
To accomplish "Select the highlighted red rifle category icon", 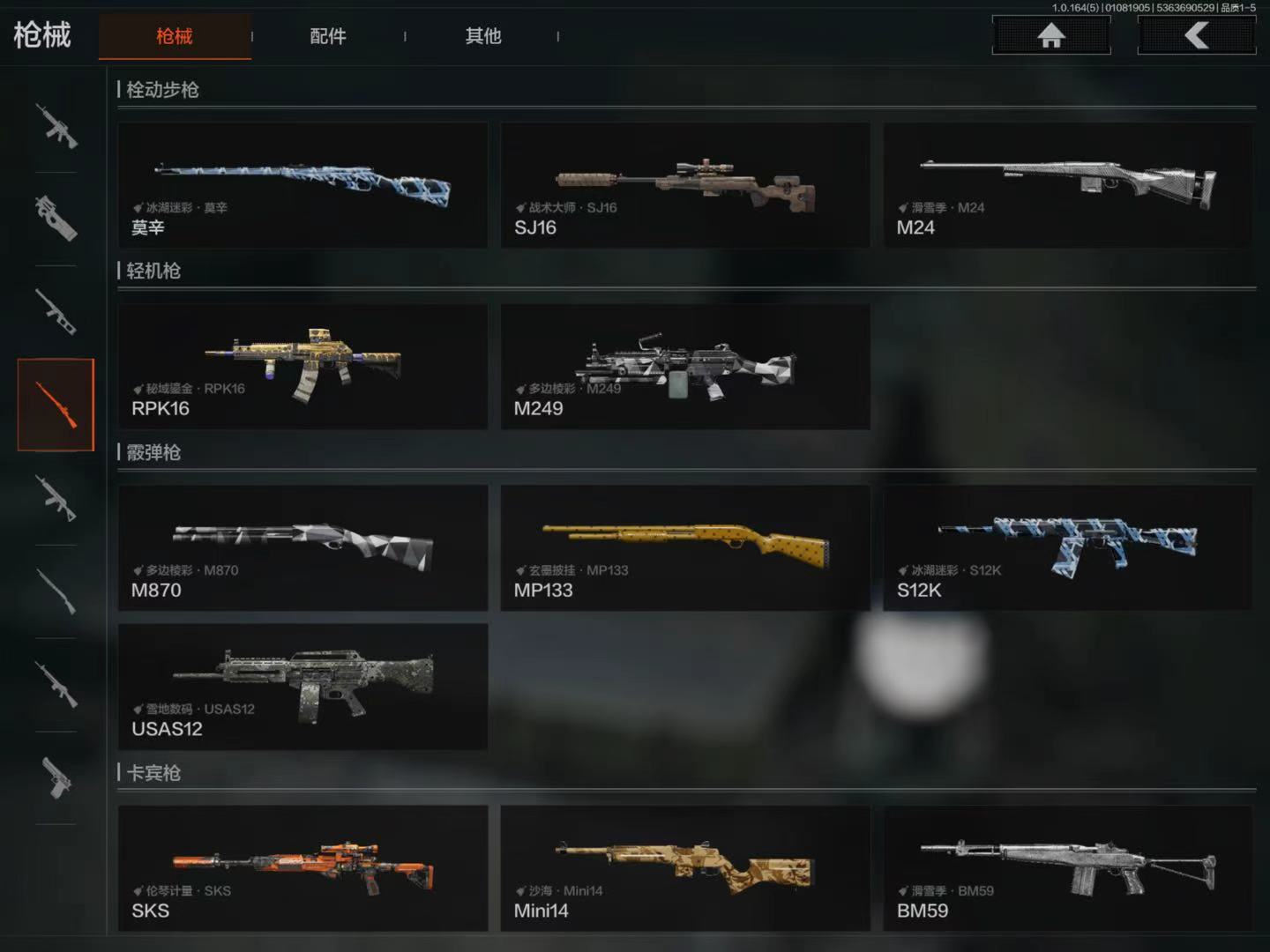I will coord(56,405).
